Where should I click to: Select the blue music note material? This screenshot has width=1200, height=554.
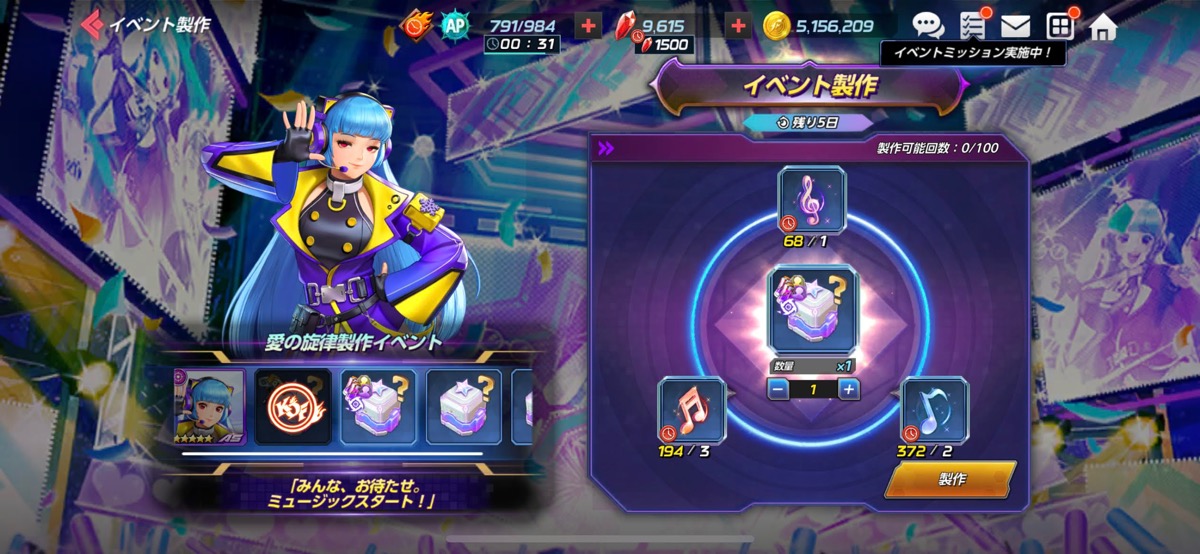point(934,410)
